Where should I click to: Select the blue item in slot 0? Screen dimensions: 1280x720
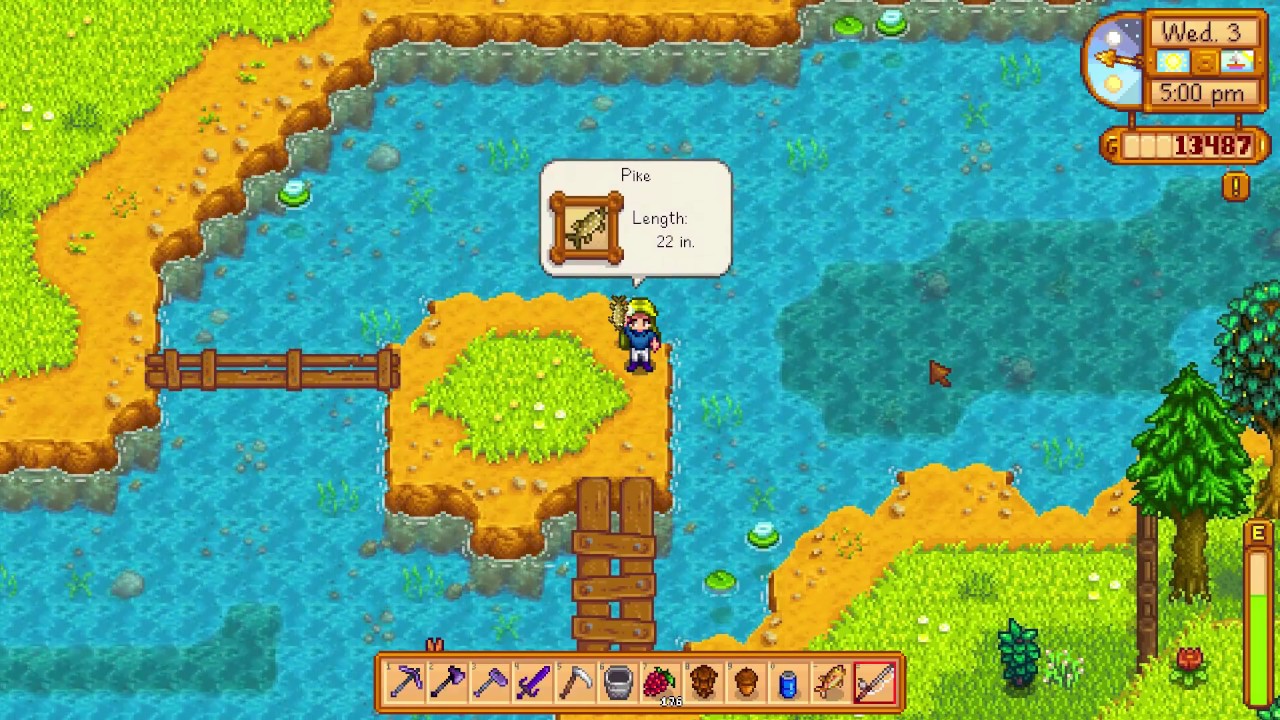click(789, 682)
